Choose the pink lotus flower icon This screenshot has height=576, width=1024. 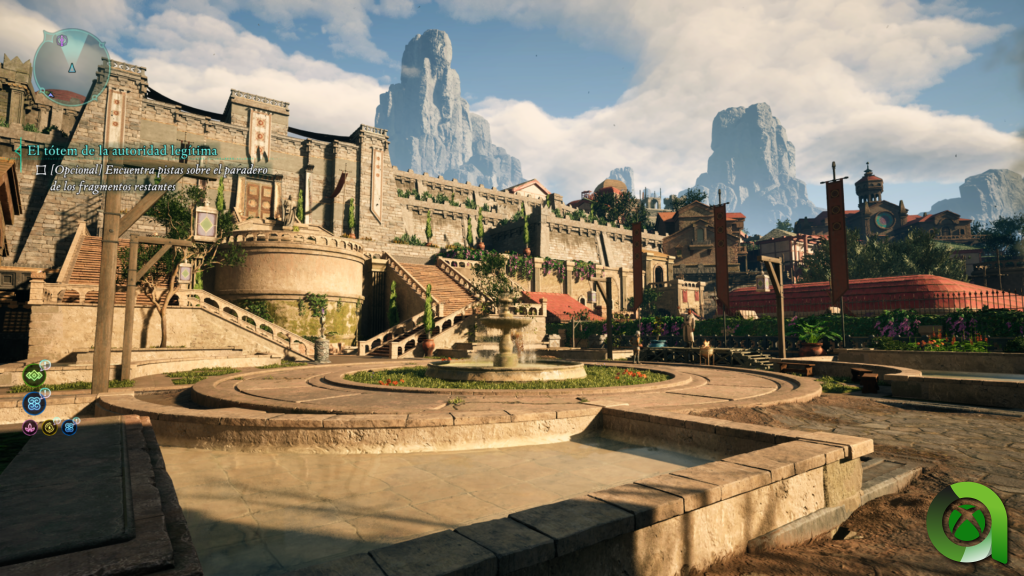coord(30,427)
